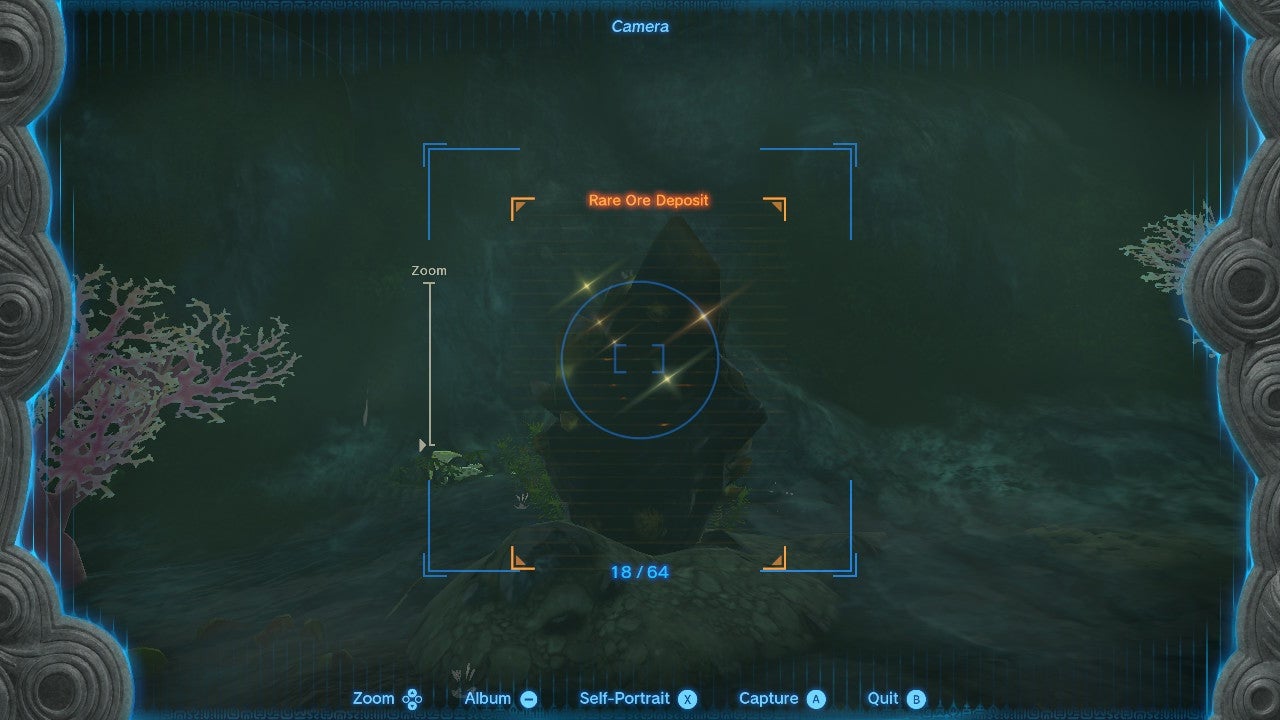Click the Rare Ore Deposit target label
The width and height of the screenshot is (1280, 720).
[647, 200]
